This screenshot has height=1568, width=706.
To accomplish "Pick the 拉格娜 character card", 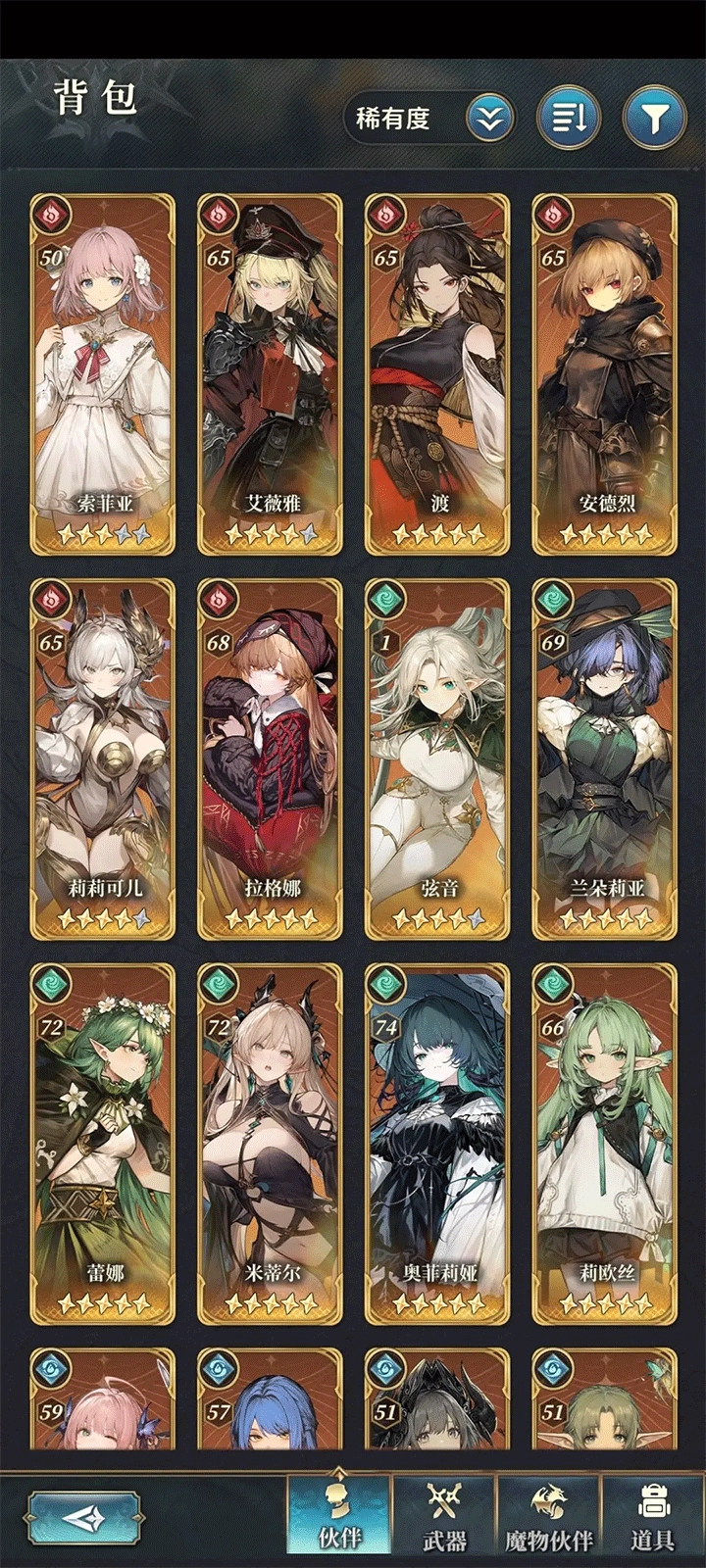I will (x=271, y=758).
